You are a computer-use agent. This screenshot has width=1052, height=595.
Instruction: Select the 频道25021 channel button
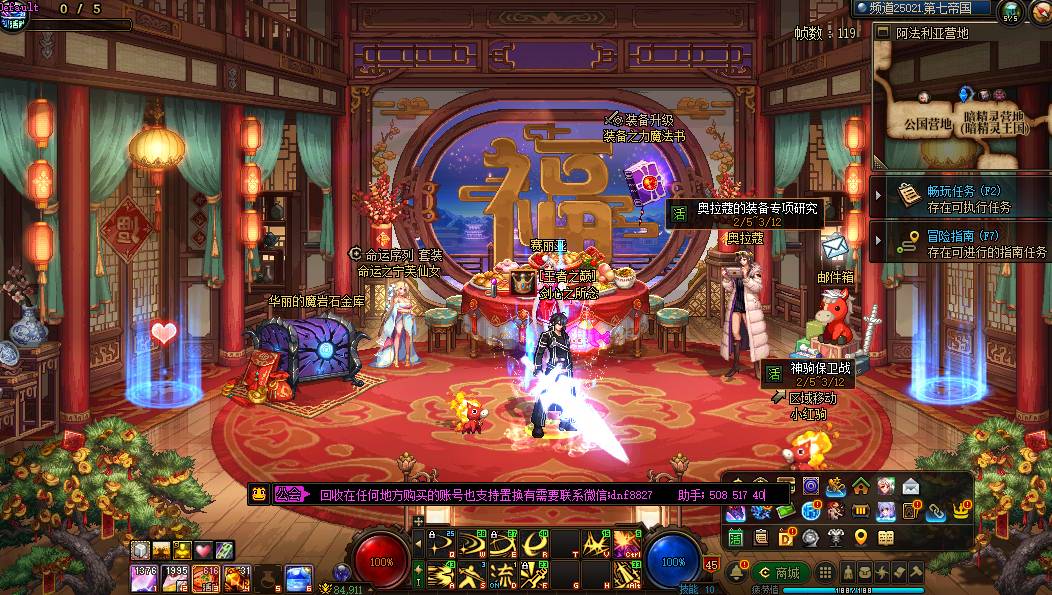coord(922,8)
